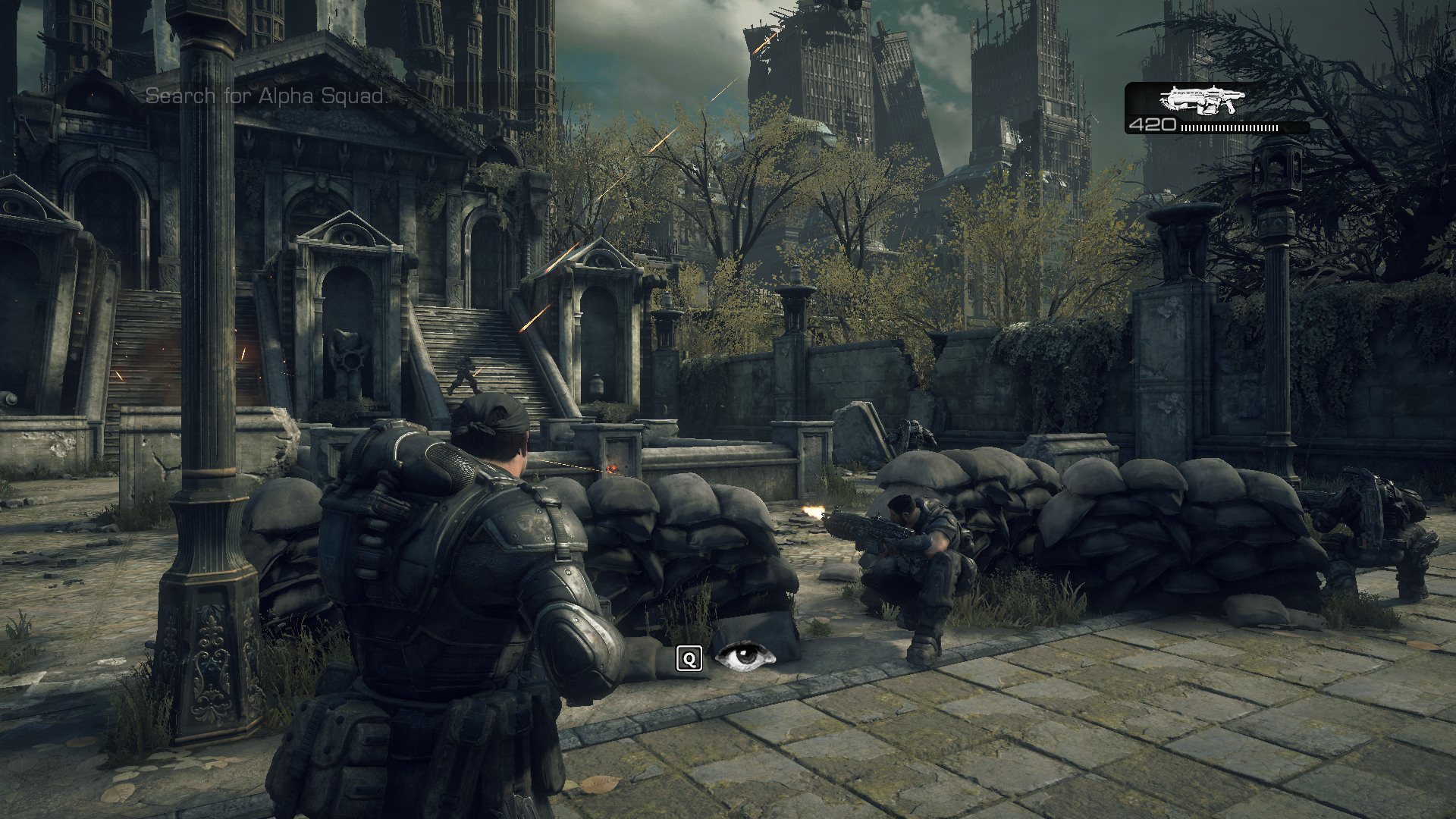
Task: Click the eye point-of-interest icon
Action: pyautogui.click(x=745, y=657)
